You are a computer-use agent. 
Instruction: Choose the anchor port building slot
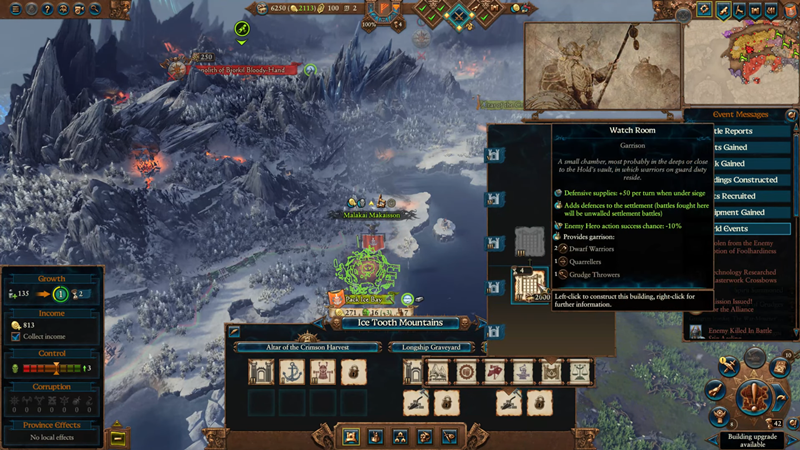click(290, 372)
